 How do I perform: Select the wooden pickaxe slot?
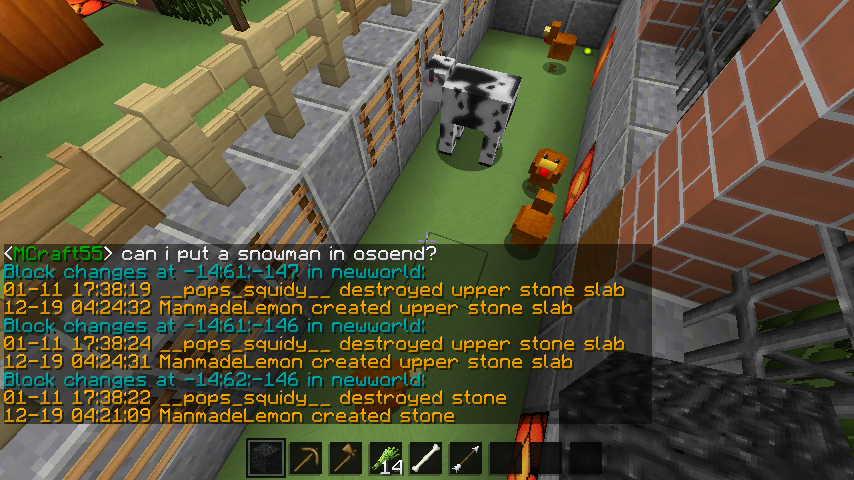pos(306,458)
